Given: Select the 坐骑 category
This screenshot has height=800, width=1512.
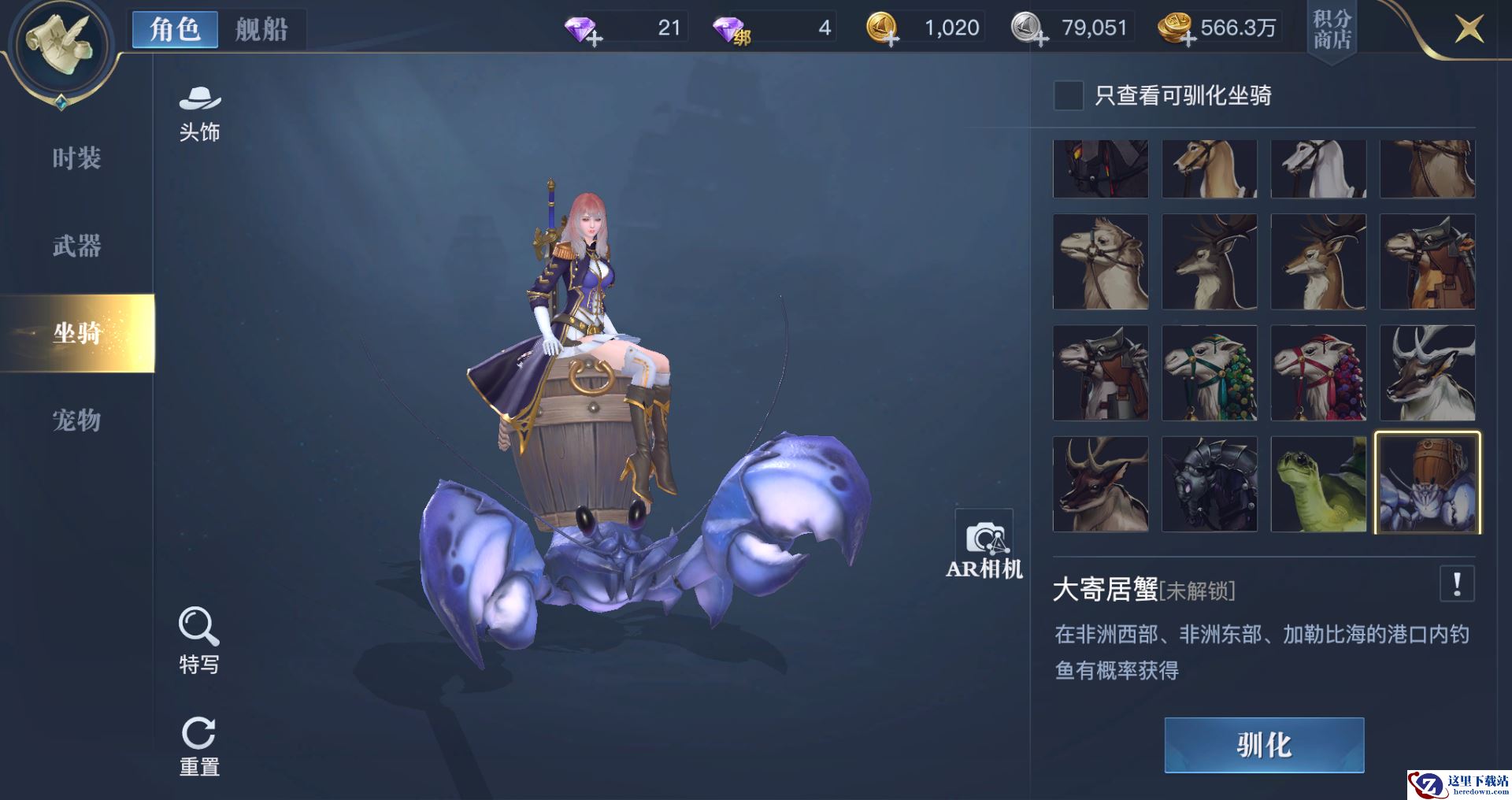Looking at the screenshot, I should pyautogui.click(x=76, y=333).
